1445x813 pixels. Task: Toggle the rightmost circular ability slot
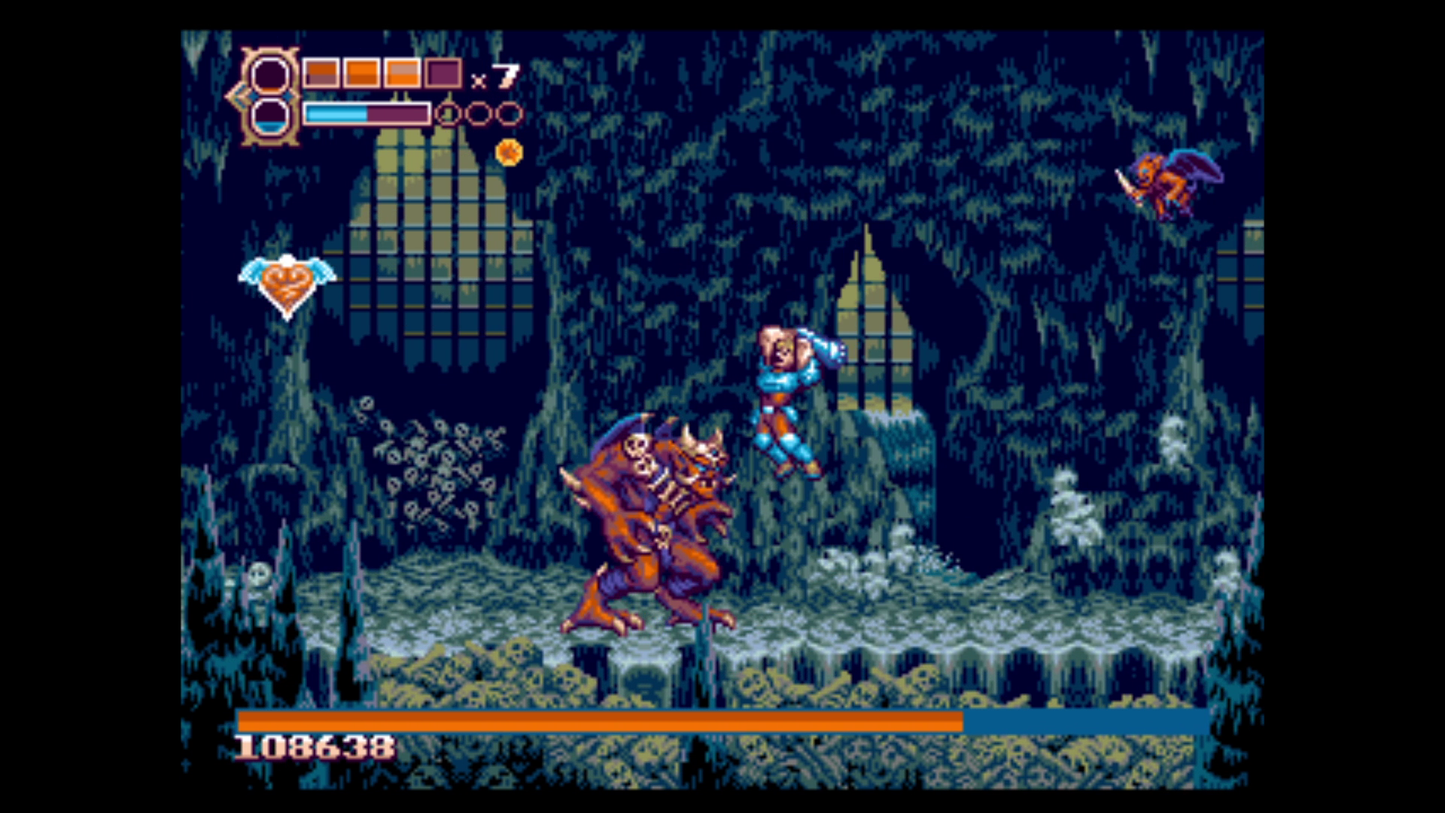[510, 113]
